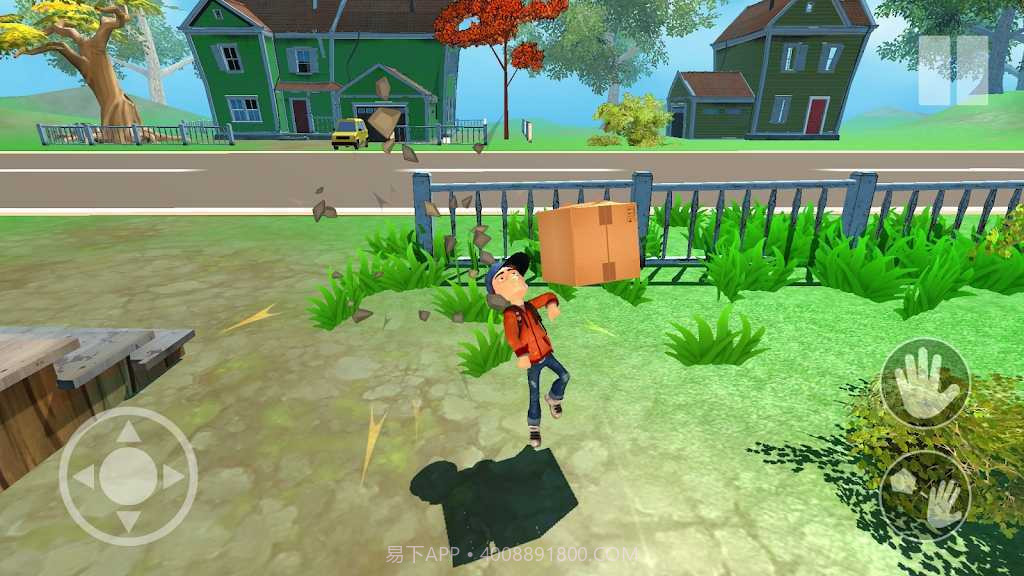Pause the game with the pause button
Viewport: 1024px width, 576px height.
pyautogui.click(x=953, y=70)
